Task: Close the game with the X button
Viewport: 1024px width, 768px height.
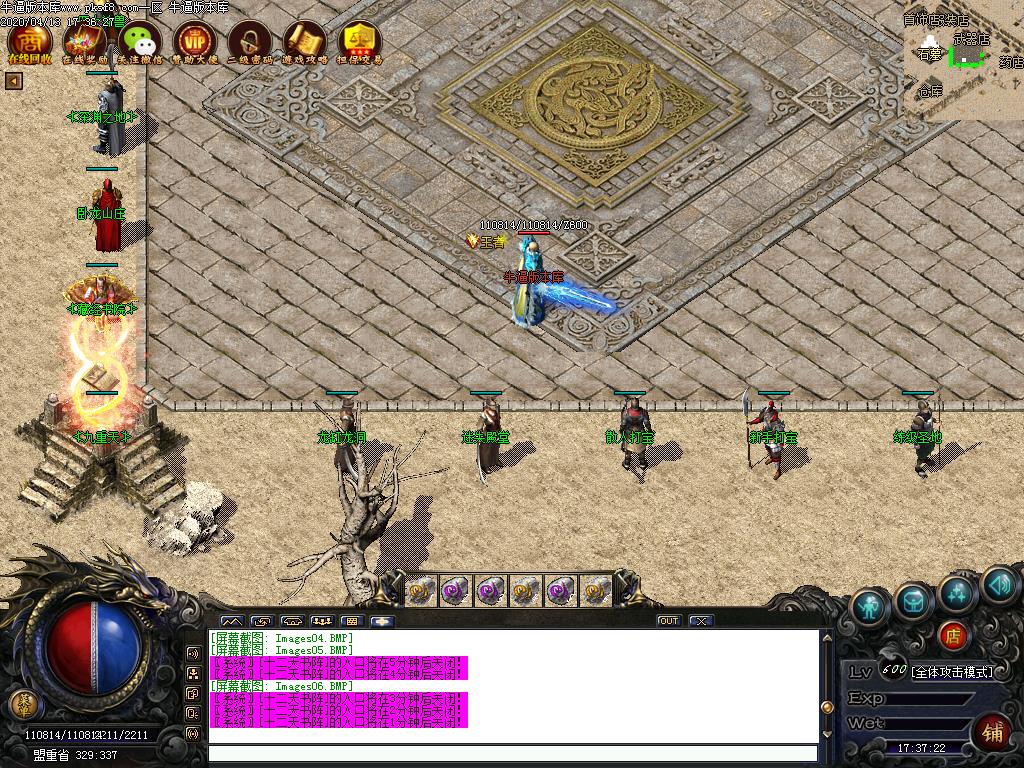Action: pos(701,621)
